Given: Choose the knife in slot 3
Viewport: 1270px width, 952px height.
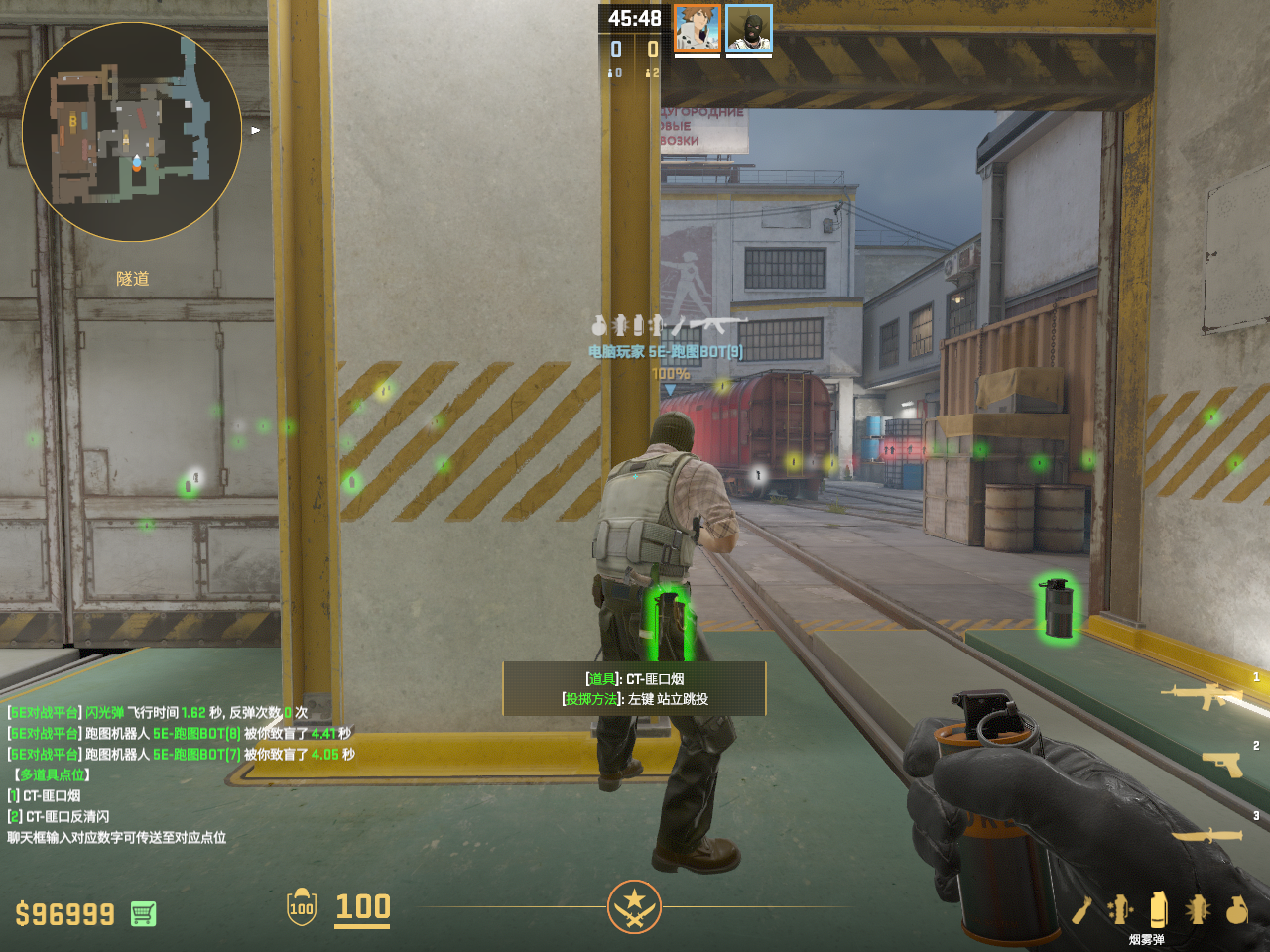Looking at the screenshot, I should (x=1207, y=836).
